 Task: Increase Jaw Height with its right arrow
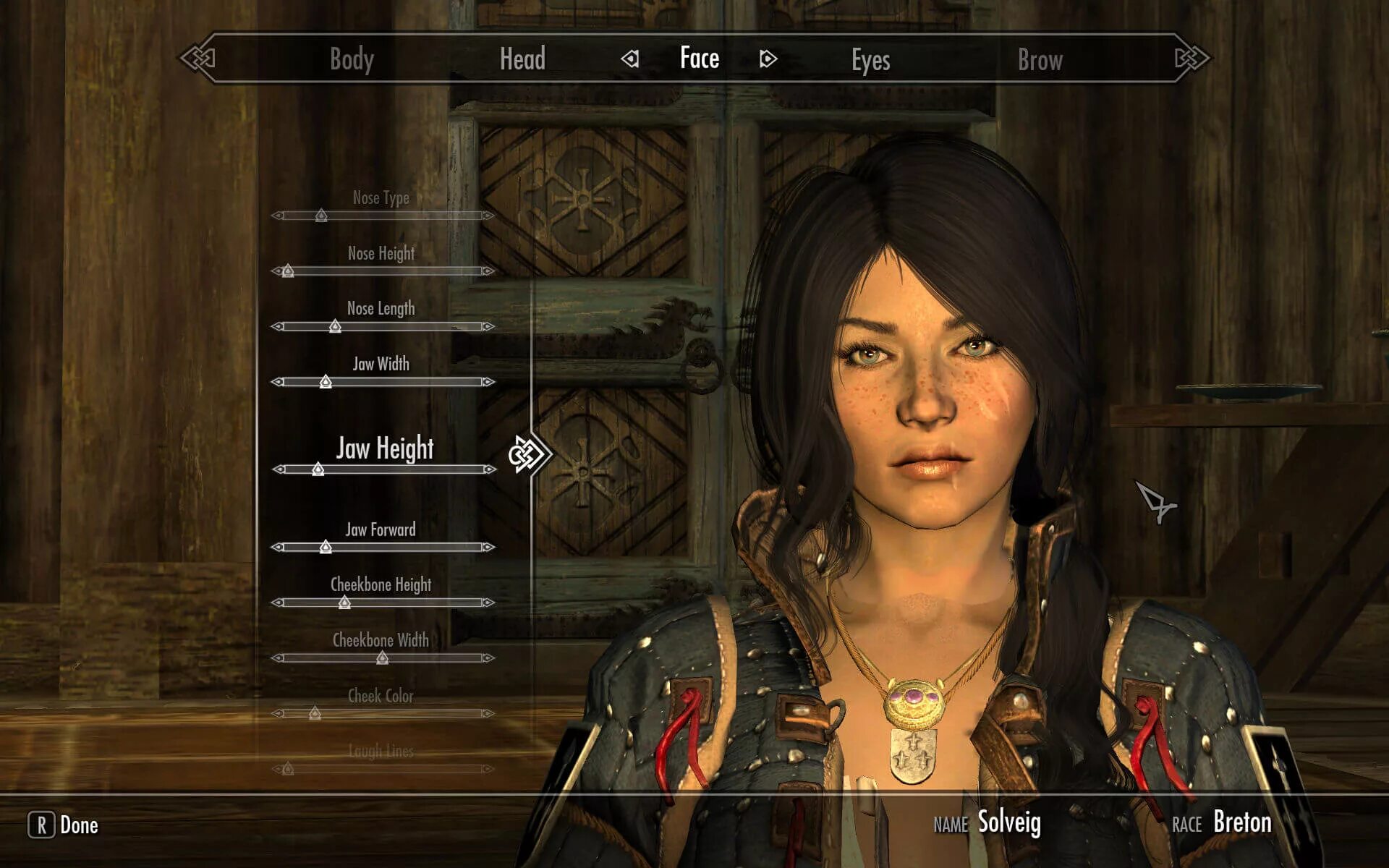490,469
